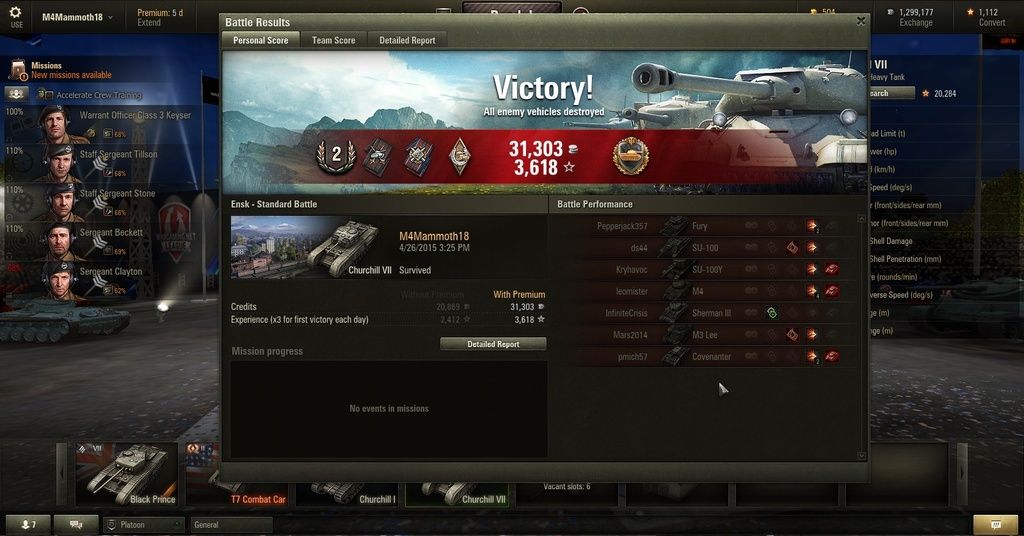Select Pepperjack357's Fury row
Screen dimensions: 1024x536
click(x=705, y=226)
